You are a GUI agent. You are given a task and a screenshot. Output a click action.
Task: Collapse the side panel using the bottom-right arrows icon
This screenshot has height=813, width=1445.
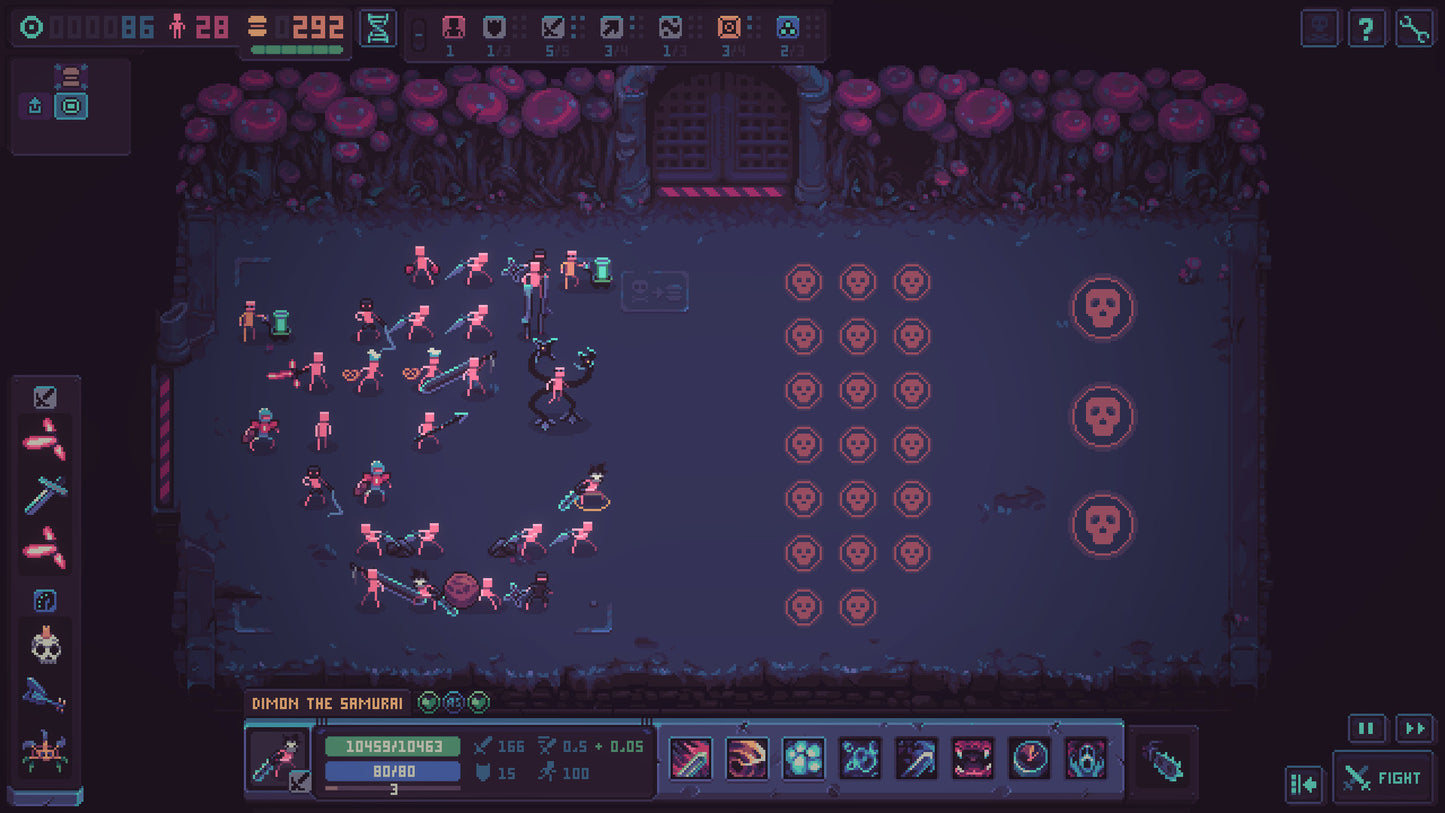coord(1303,784)
